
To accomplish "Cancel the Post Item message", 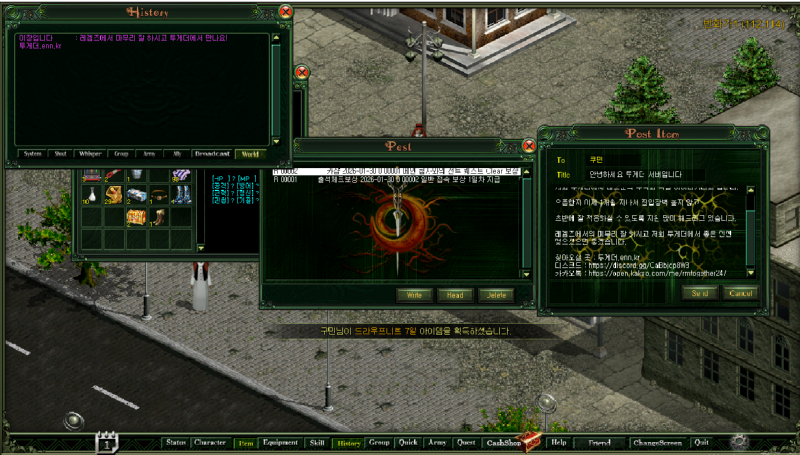I will coord(740,293).
